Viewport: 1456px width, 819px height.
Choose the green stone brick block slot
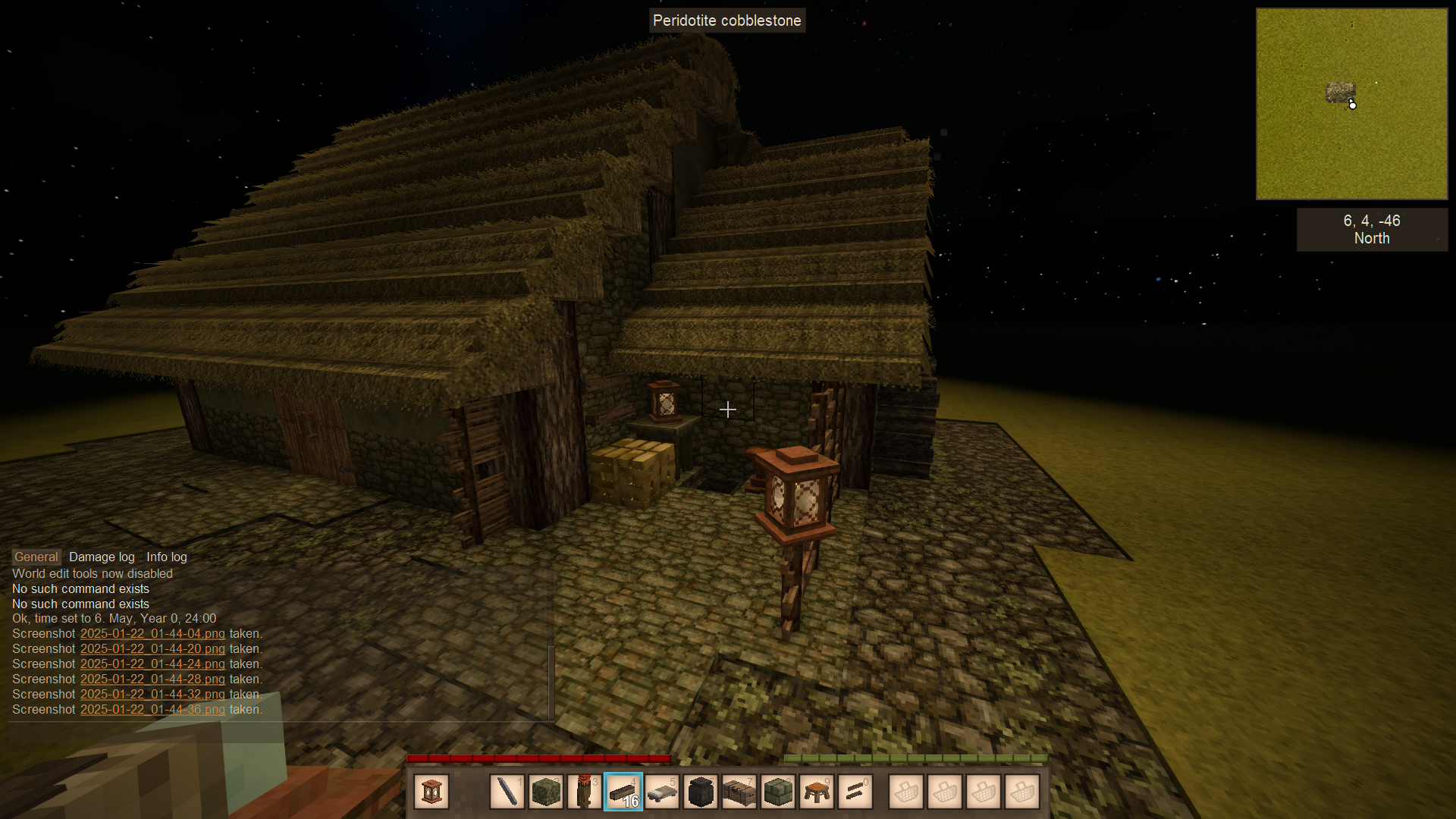point(778,792)
